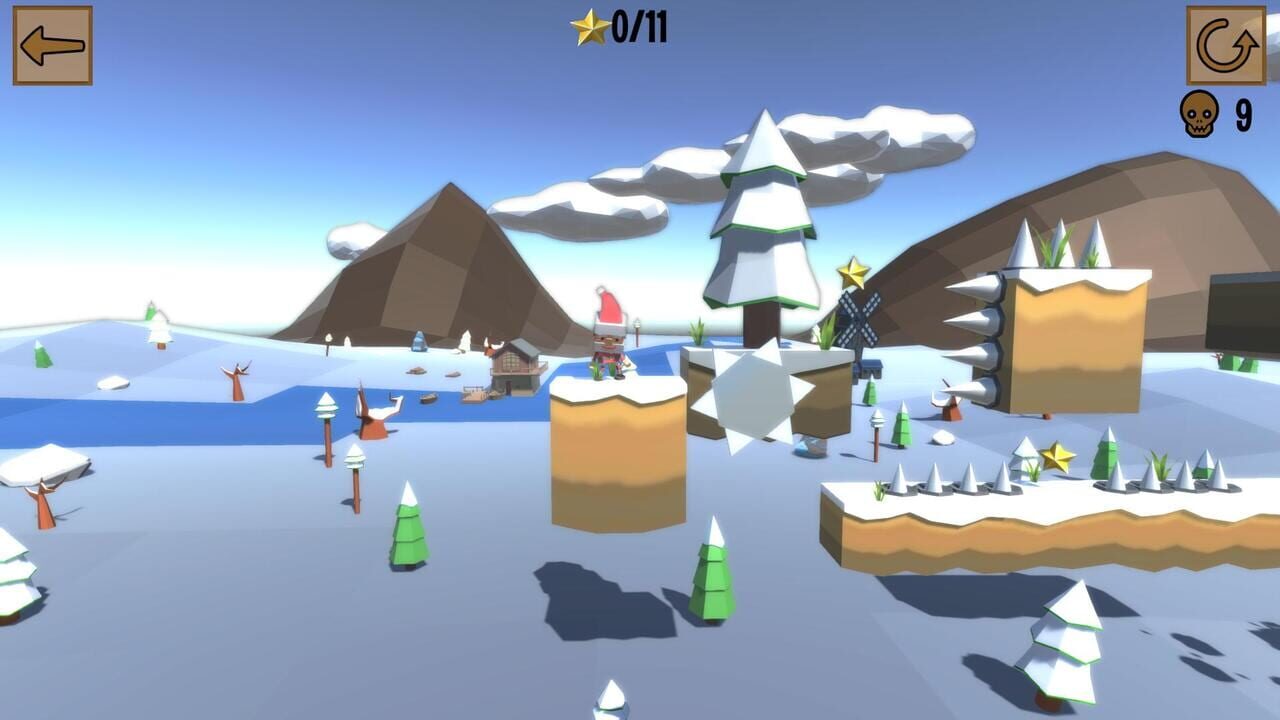The height and width of the screenshot is (720, 1280).
Task: Click the wooden dock near the cabin
Action: (x=475, y=394)
